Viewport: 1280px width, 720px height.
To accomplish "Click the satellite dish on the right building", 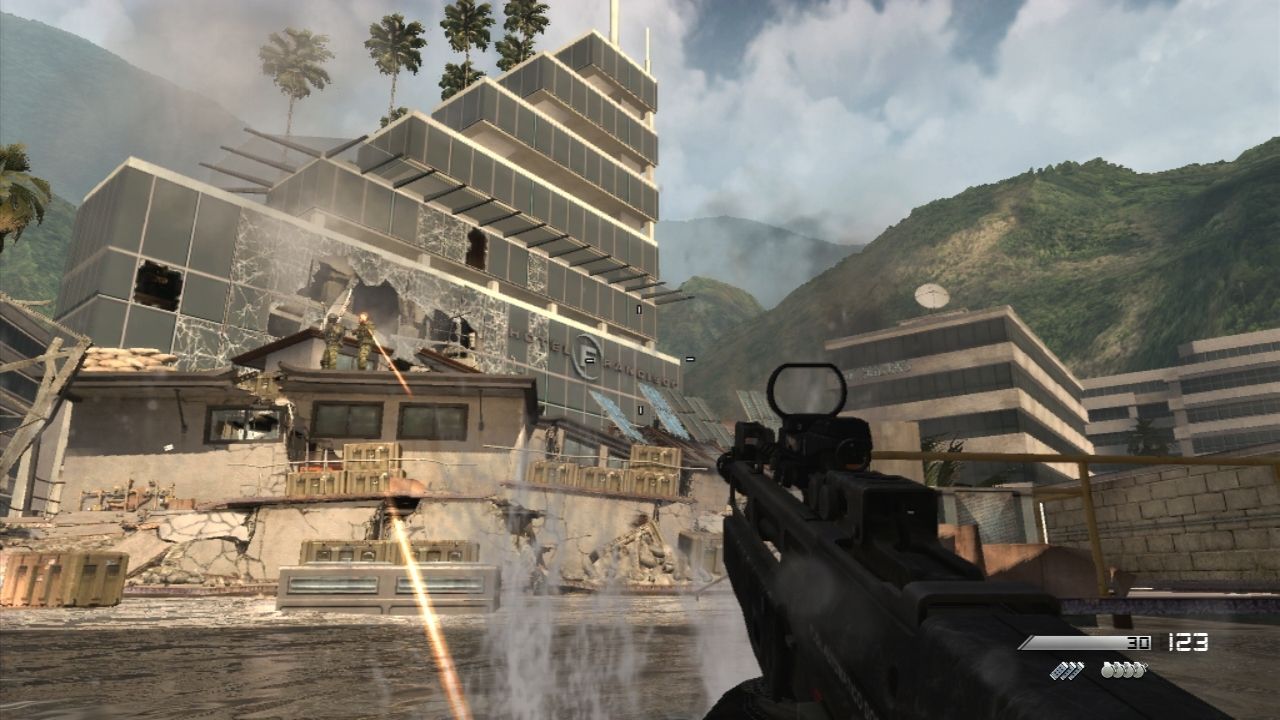I will (x=931, y=294).
